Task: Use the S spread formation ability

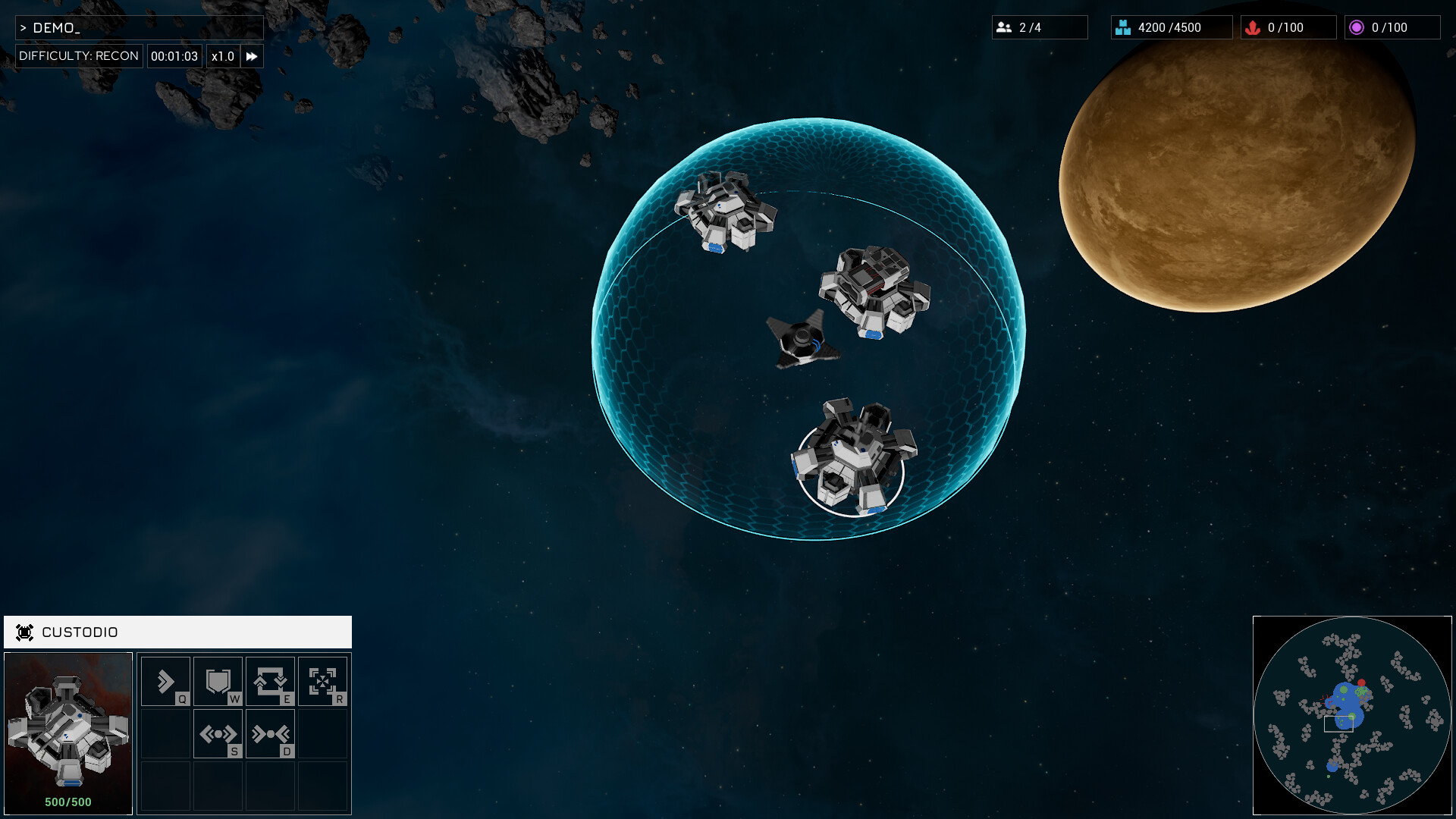Action: tap(218, 733)
